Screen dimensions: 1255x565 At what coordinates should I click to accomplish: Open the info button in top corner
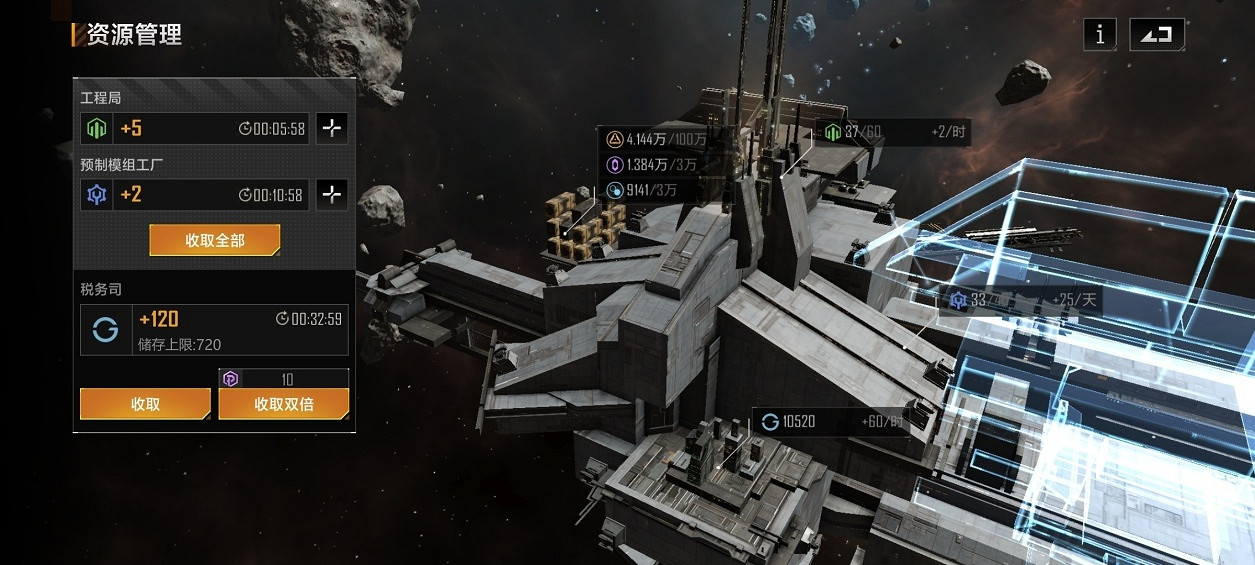pyautogui.click(x=1100, y=35)
